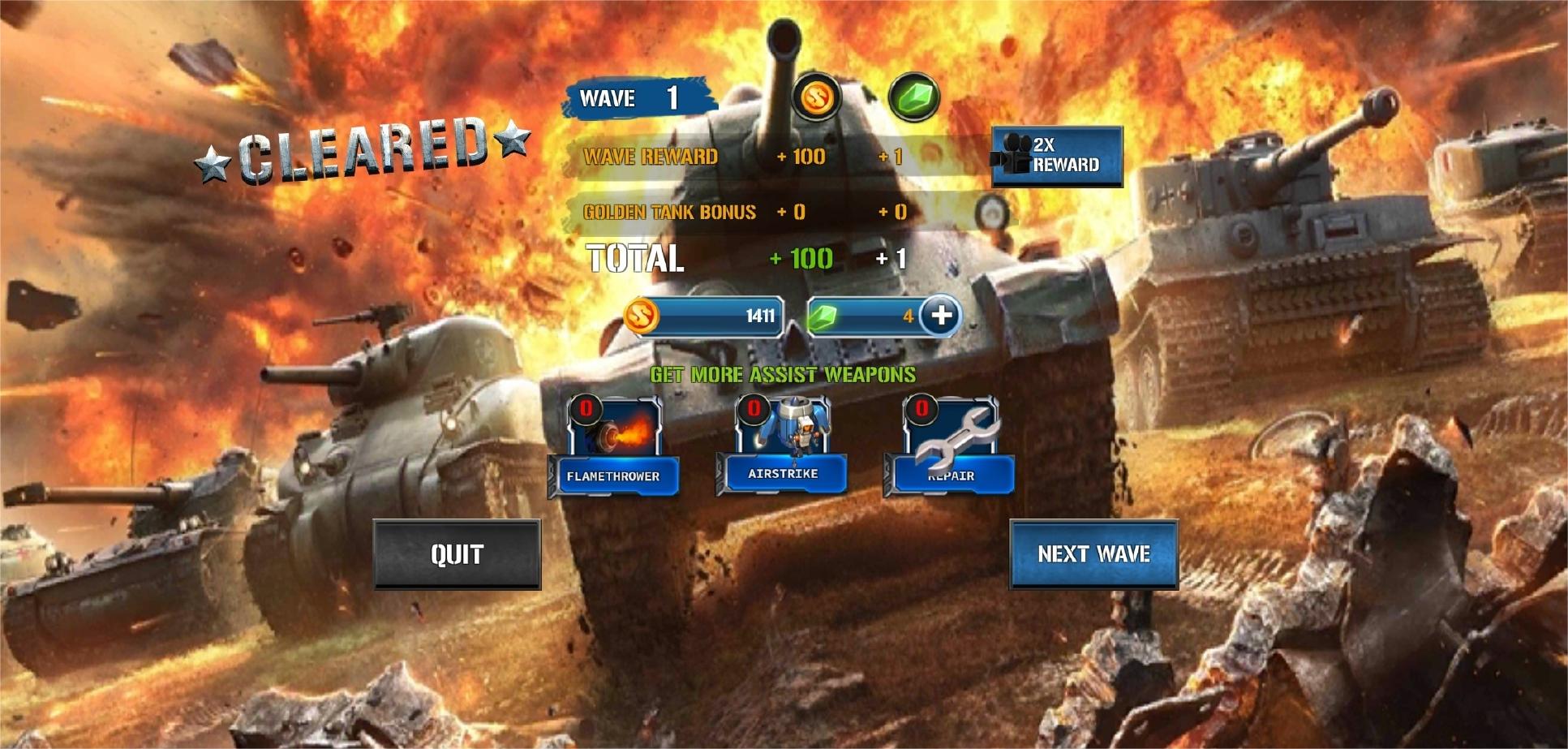The image size is (1568, 749).
Task: Quit to exit the battle
Action: pos(457,554)
